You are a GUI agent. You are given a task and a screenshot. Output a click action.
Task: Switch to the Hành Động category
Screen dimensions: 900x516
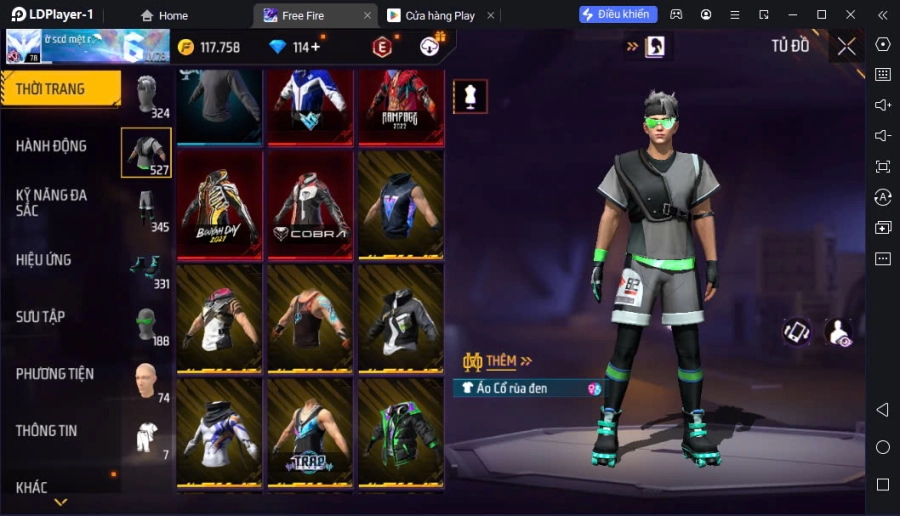click(x=52, y=146)
